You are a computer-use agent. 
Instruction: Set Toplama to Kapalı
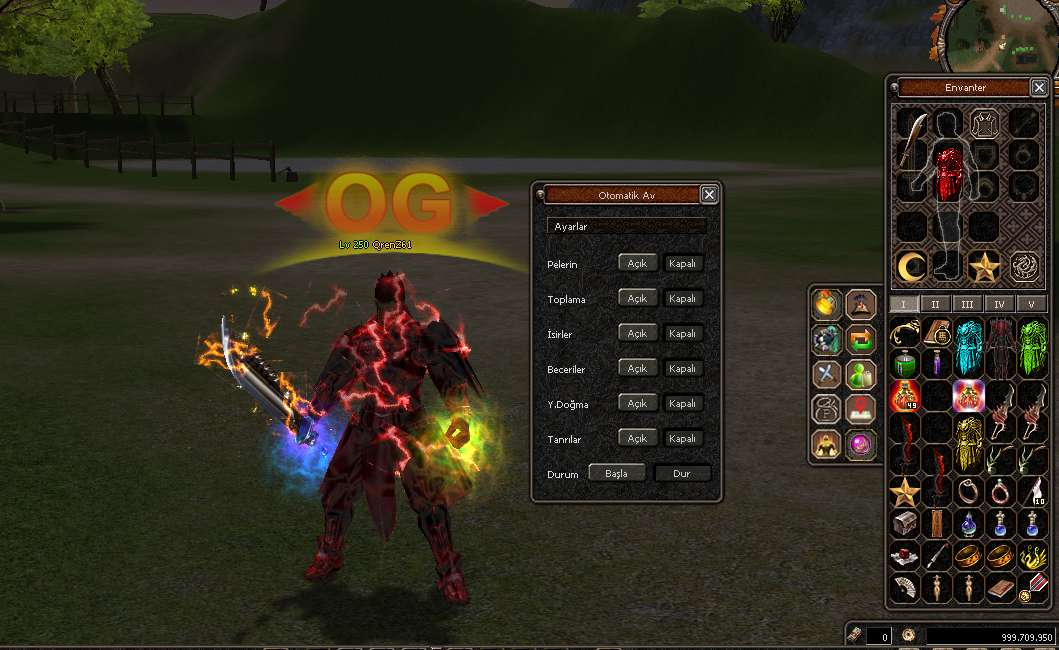click(683, 299)
